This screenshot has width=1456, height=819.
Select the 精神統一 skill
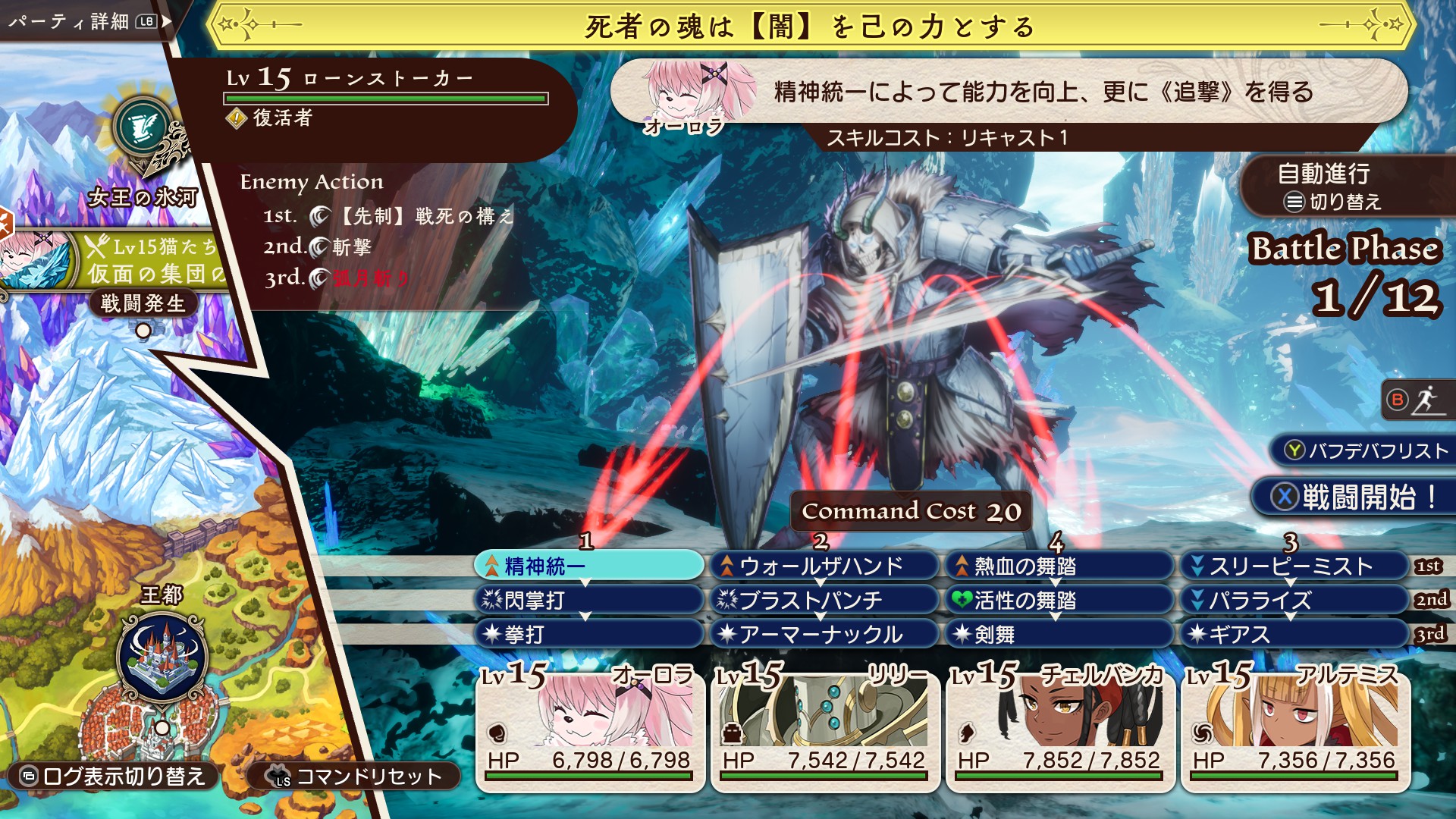589,566
